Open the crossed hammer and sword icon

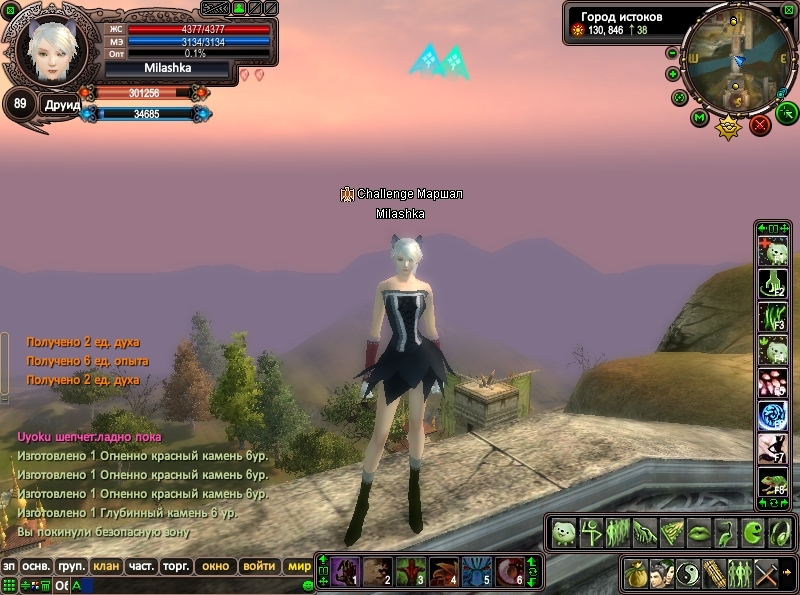pos(767,574)
